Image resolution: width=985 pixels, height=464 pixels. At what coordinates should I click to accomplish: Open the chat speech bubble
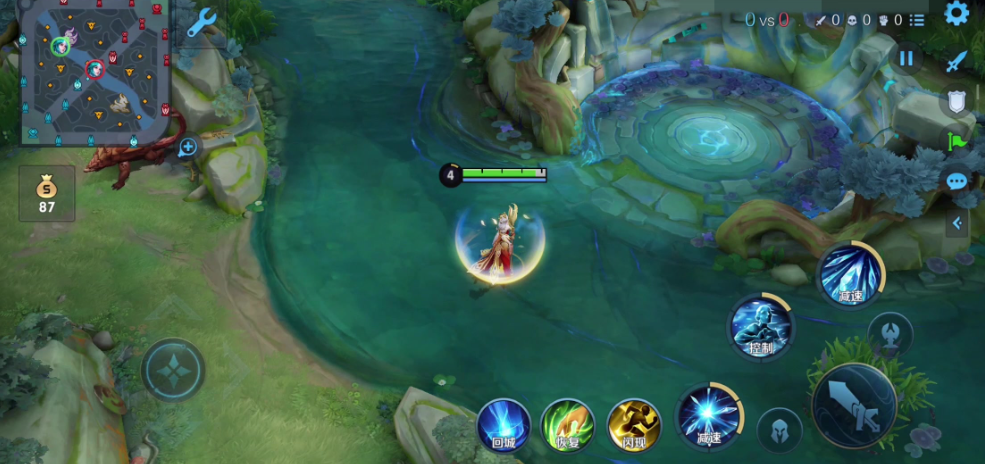tap(957, 181)
